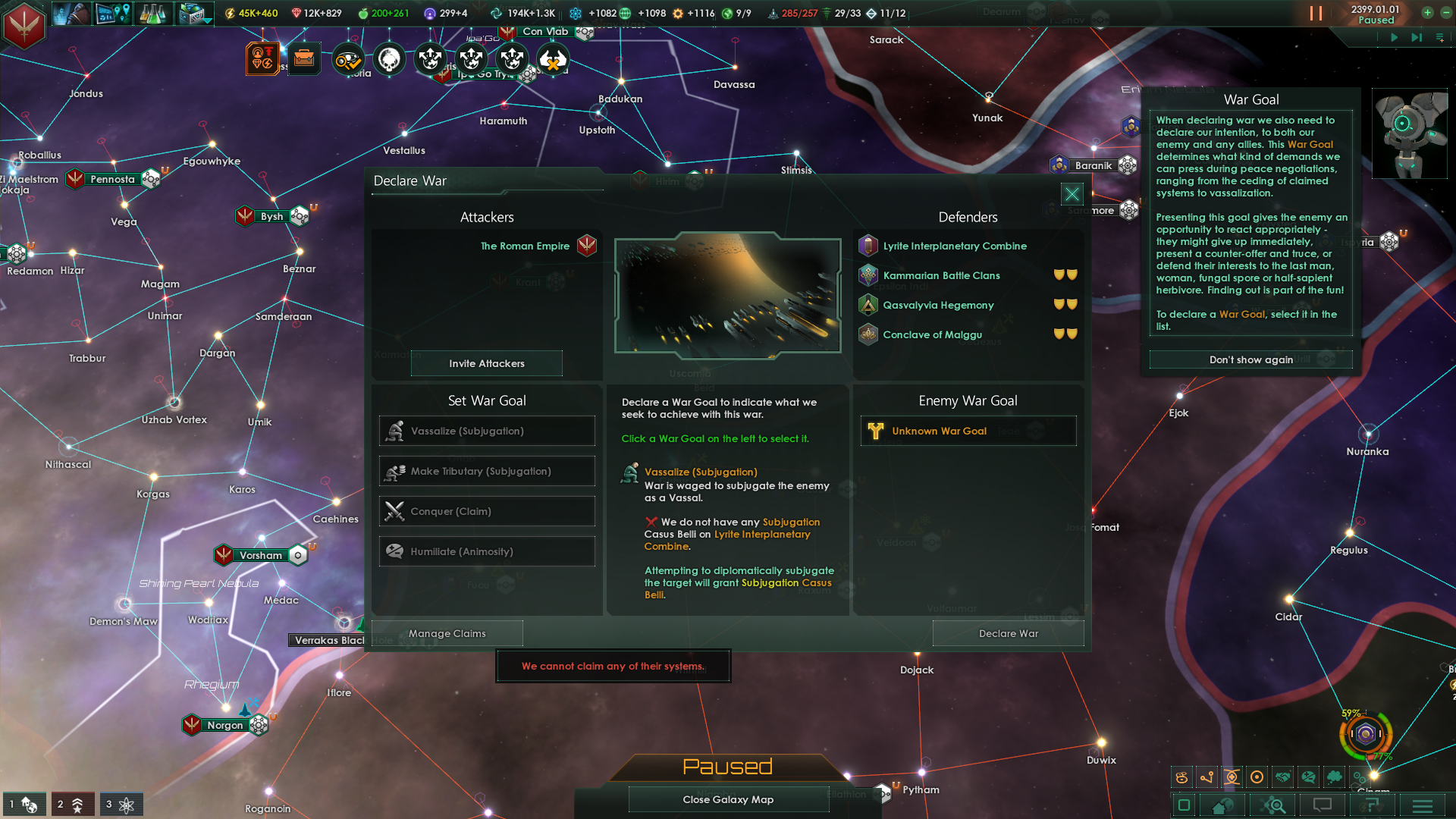Open the briefcase job notification icon
Viewport: 1456px width, 819px height.
pos(304,59)
